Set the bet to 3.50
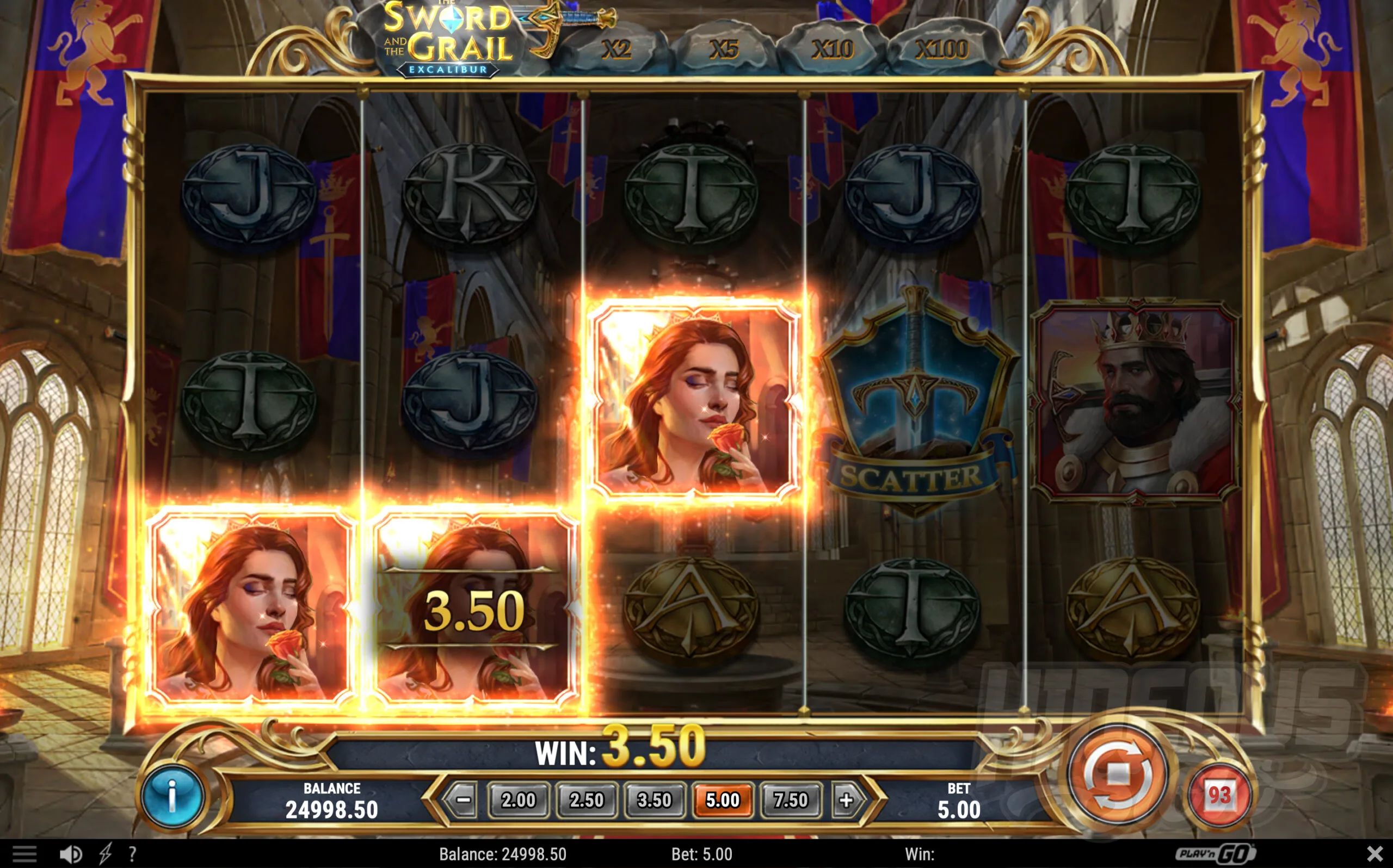 point(654,799)
